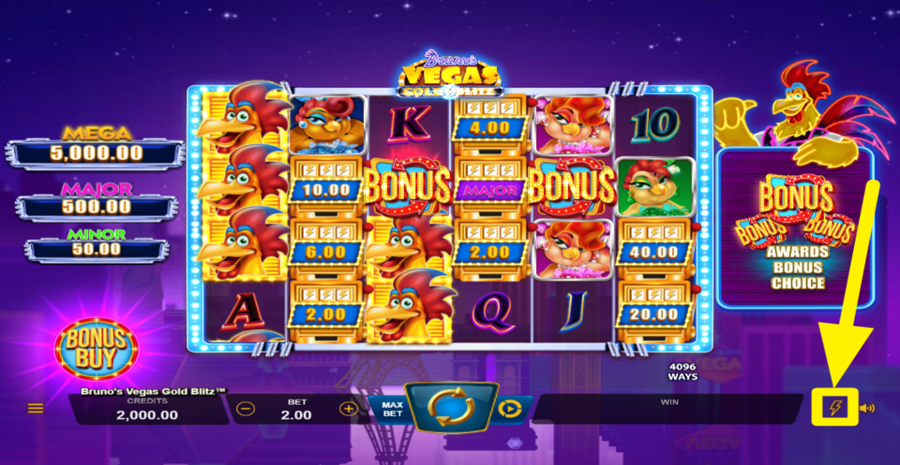
Task: Toggle lightning bolt quick spin
Action: [x=837, y=407]
